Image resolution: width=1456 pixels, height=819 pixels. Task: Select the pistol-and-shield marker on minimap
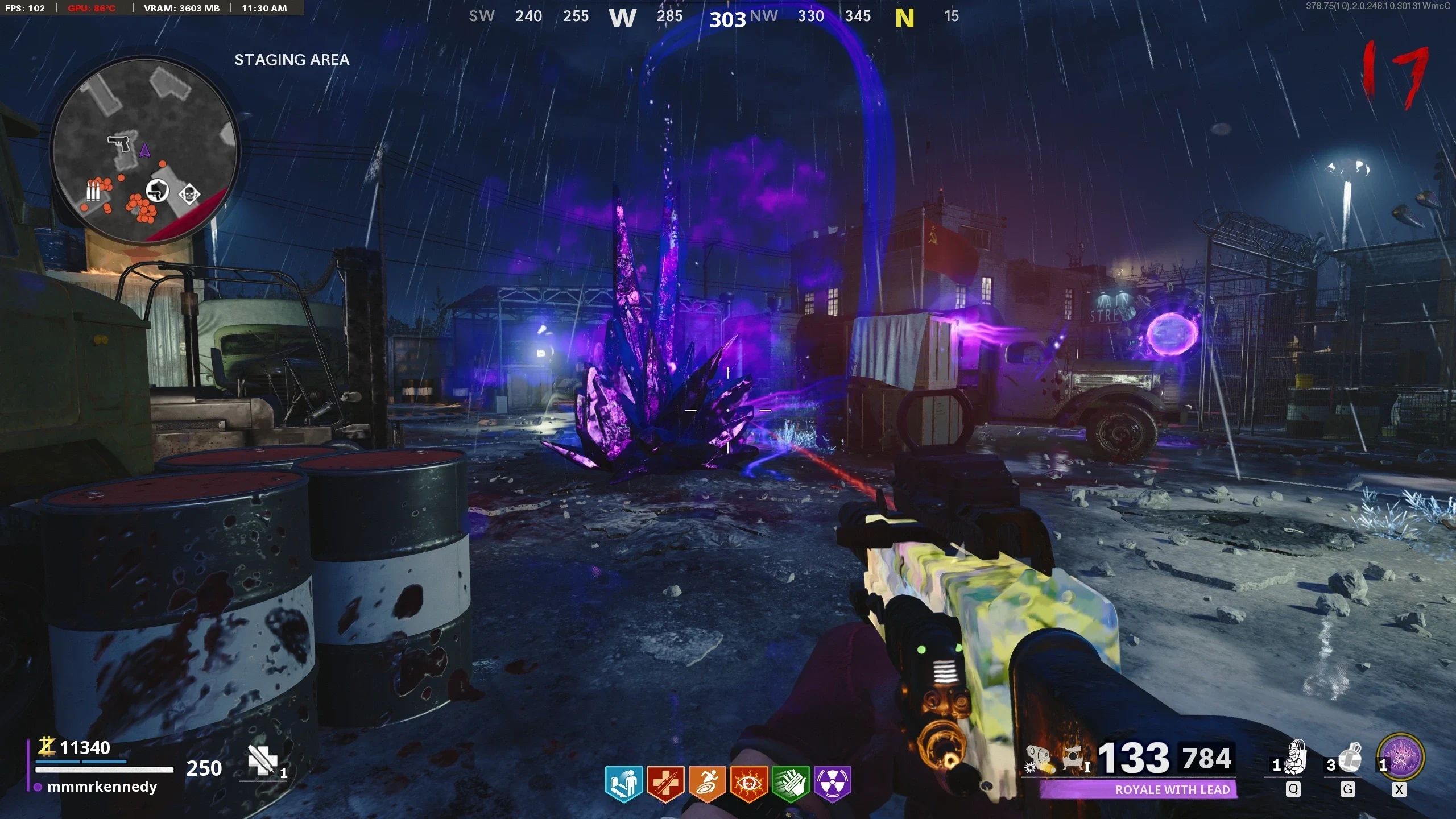click(x=157, y=191)
